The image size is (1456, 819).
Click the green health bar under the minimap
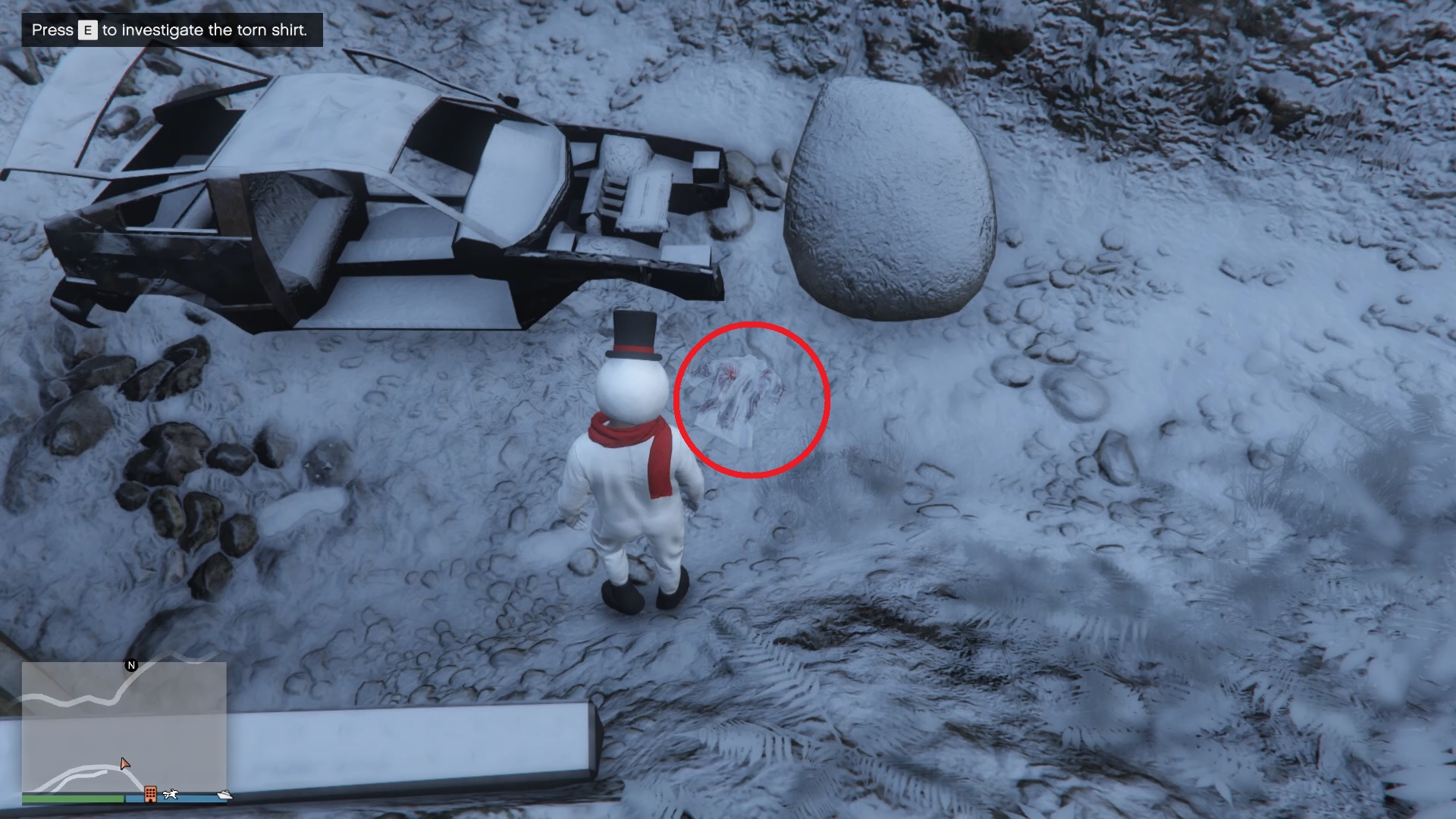(73, 799)
